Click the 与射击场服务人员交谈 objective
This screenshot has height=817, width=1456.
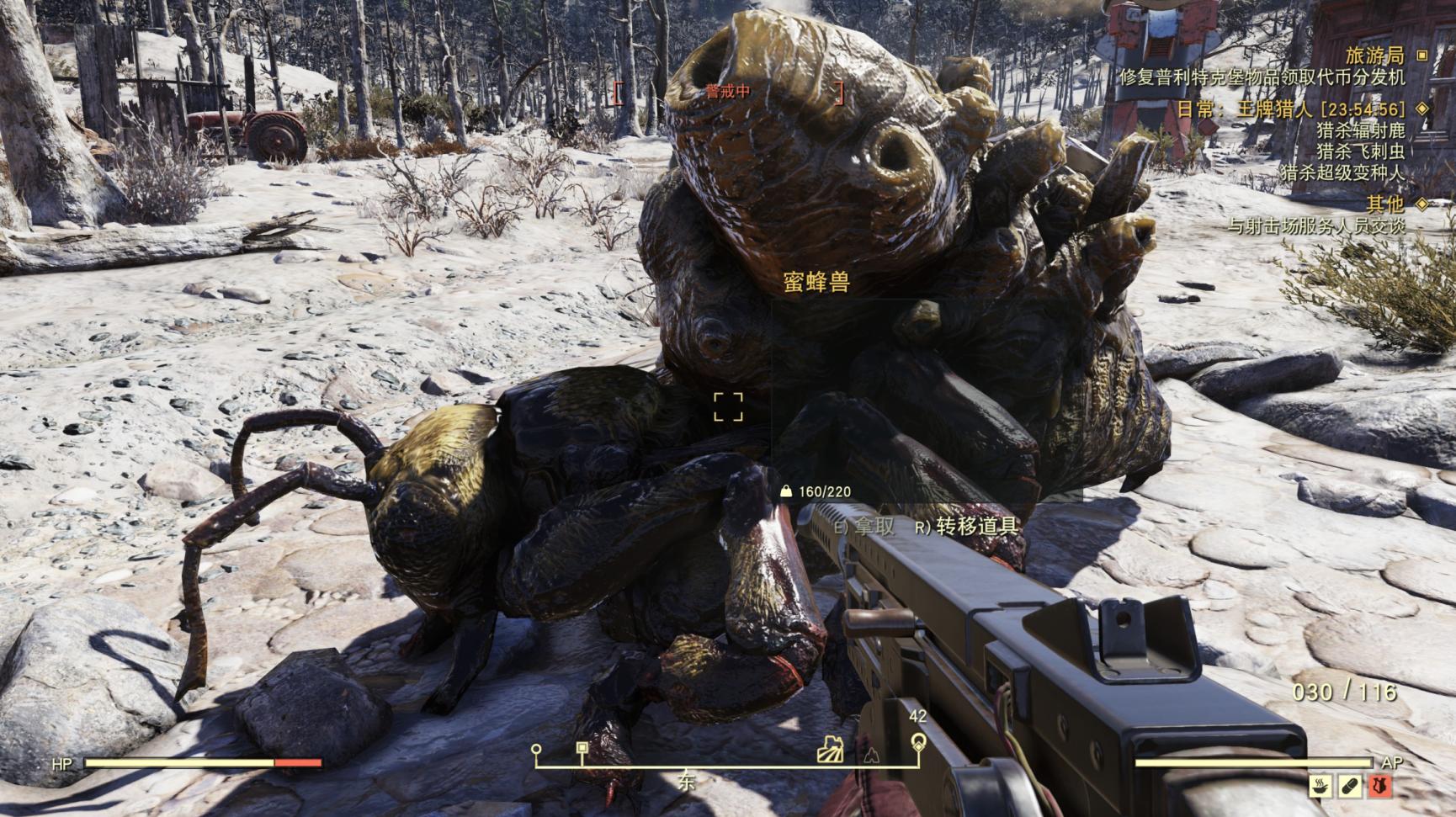coord(1315,225)
